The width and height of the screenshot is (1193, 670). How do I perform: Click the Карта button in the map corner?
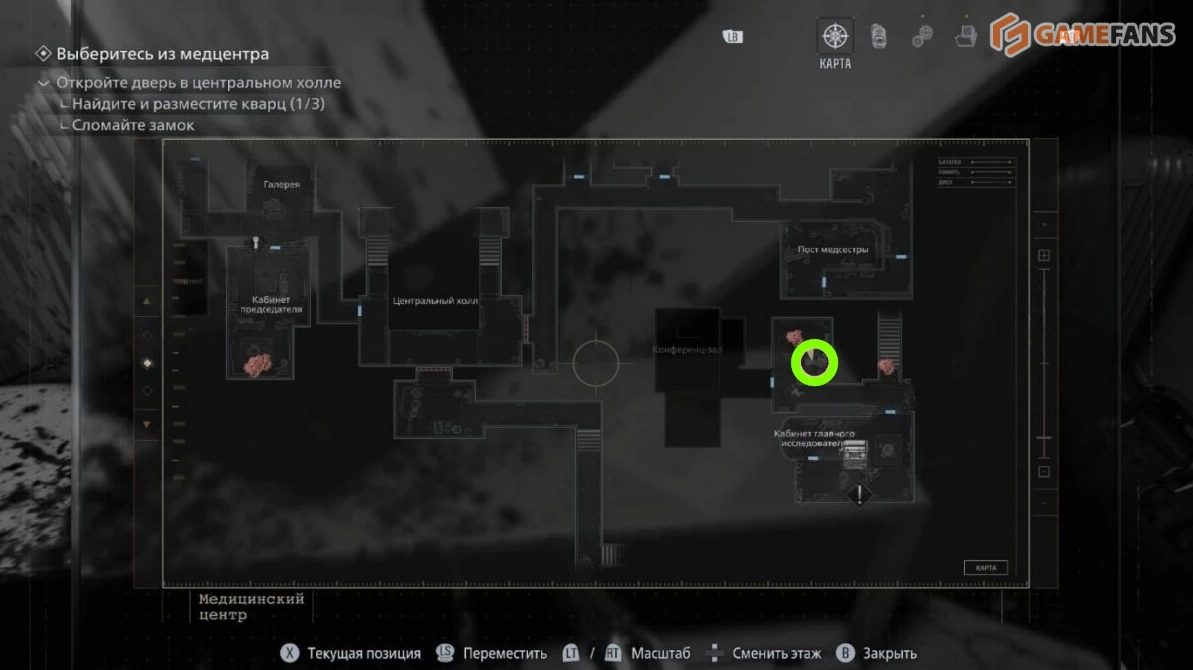click(985, 568)
